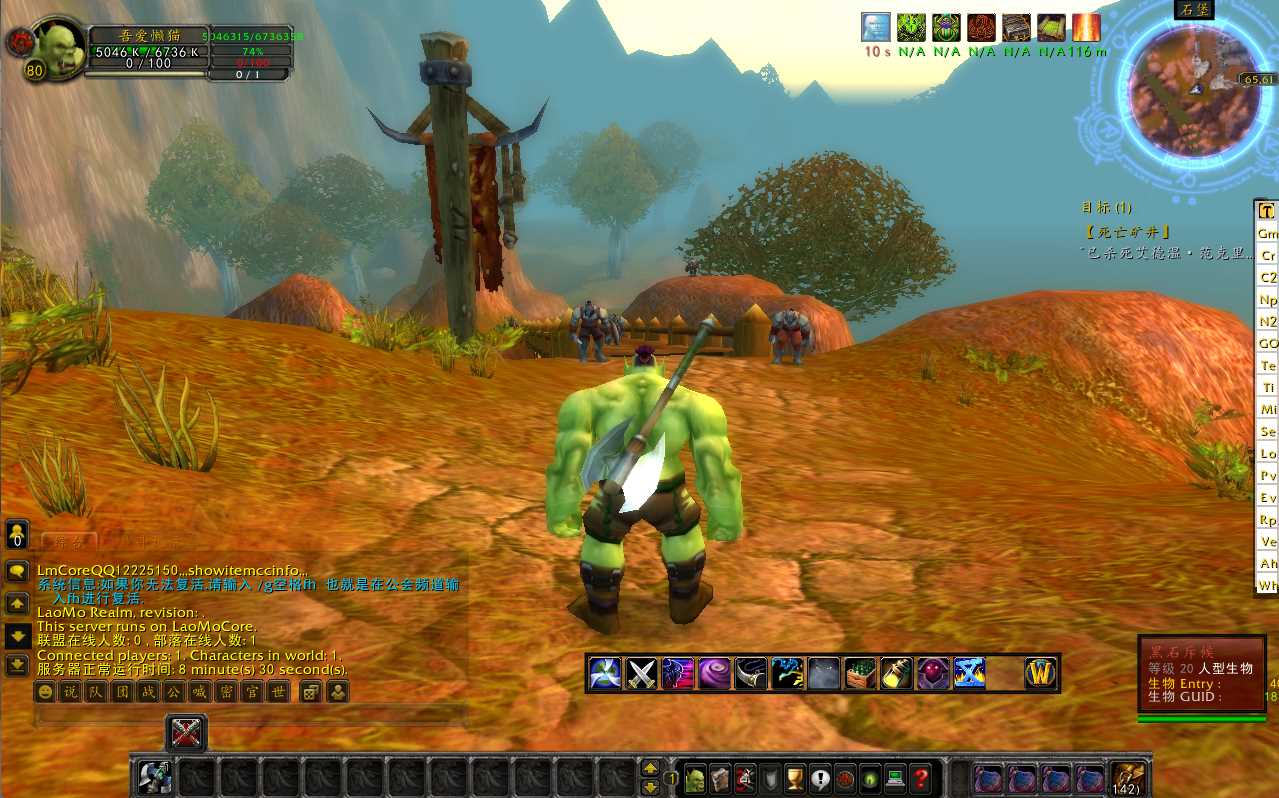Screen dimensions: 1279x798
Task: Click the first blue buff icon
Action: click(x=876, y=27)
